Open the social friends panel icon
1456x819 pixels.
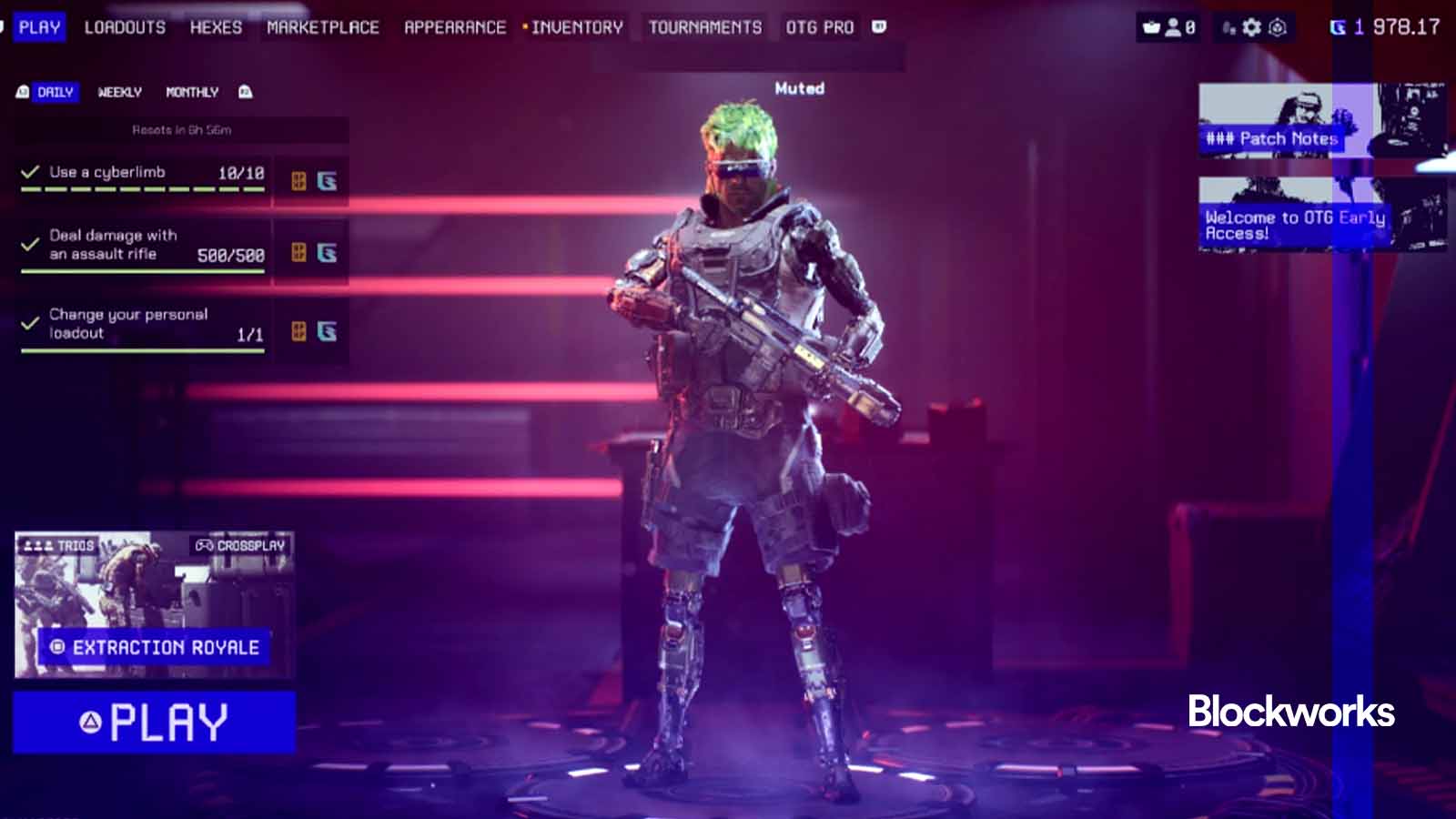point(1173,27)
